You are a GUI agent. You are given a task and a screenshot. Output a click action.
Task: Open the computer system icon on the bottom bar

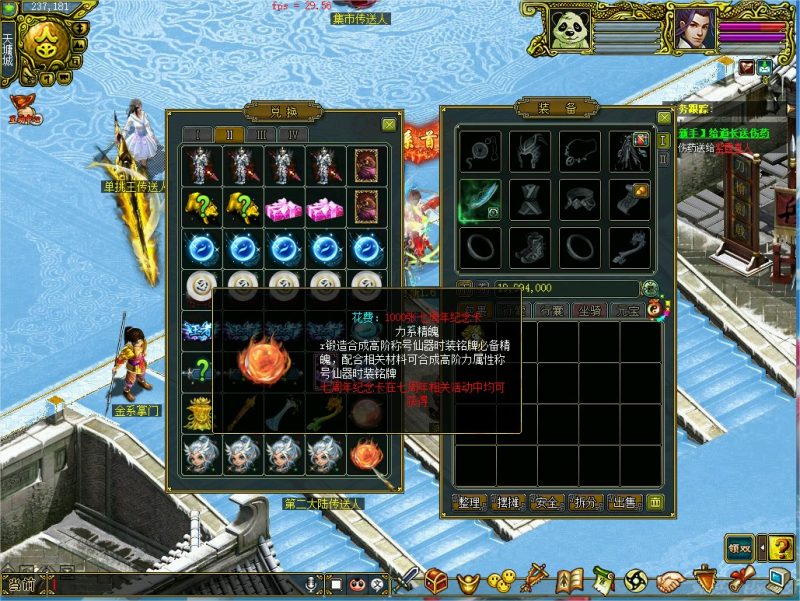[778, 580]
